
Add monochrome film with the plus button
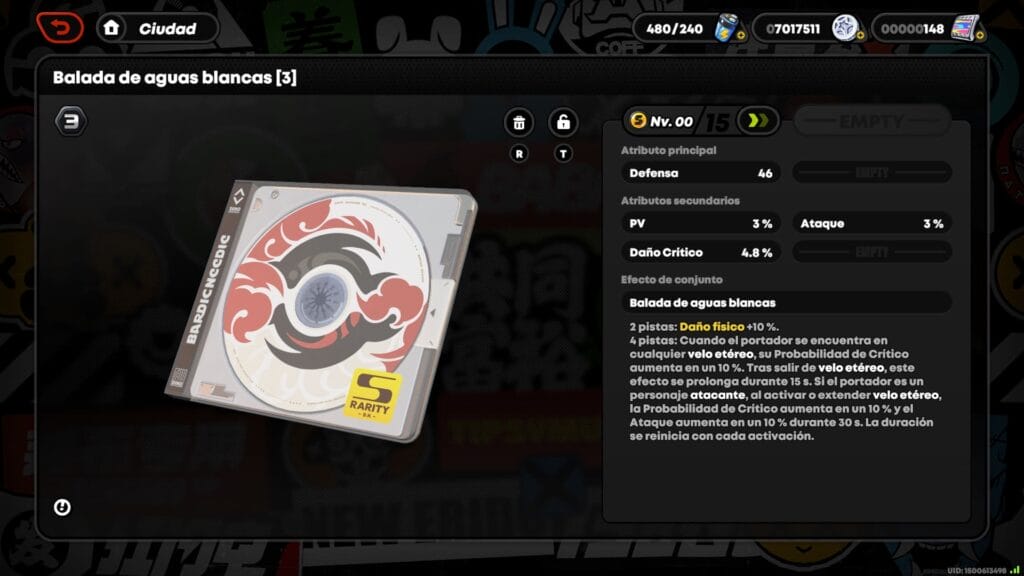[x=978, y=37]
